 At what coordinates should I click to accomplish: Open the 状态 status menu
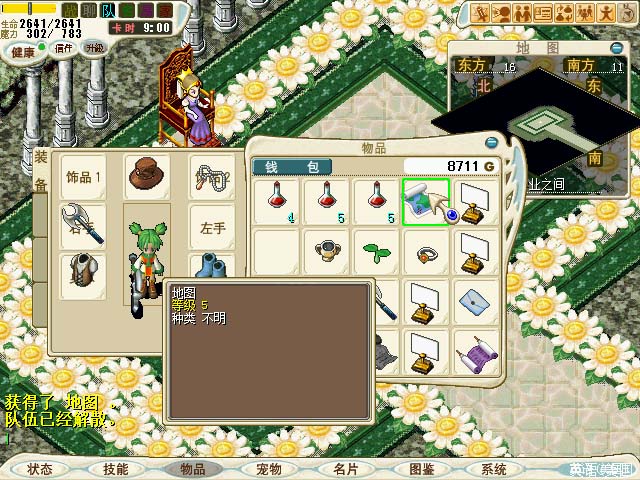[40, 469]
